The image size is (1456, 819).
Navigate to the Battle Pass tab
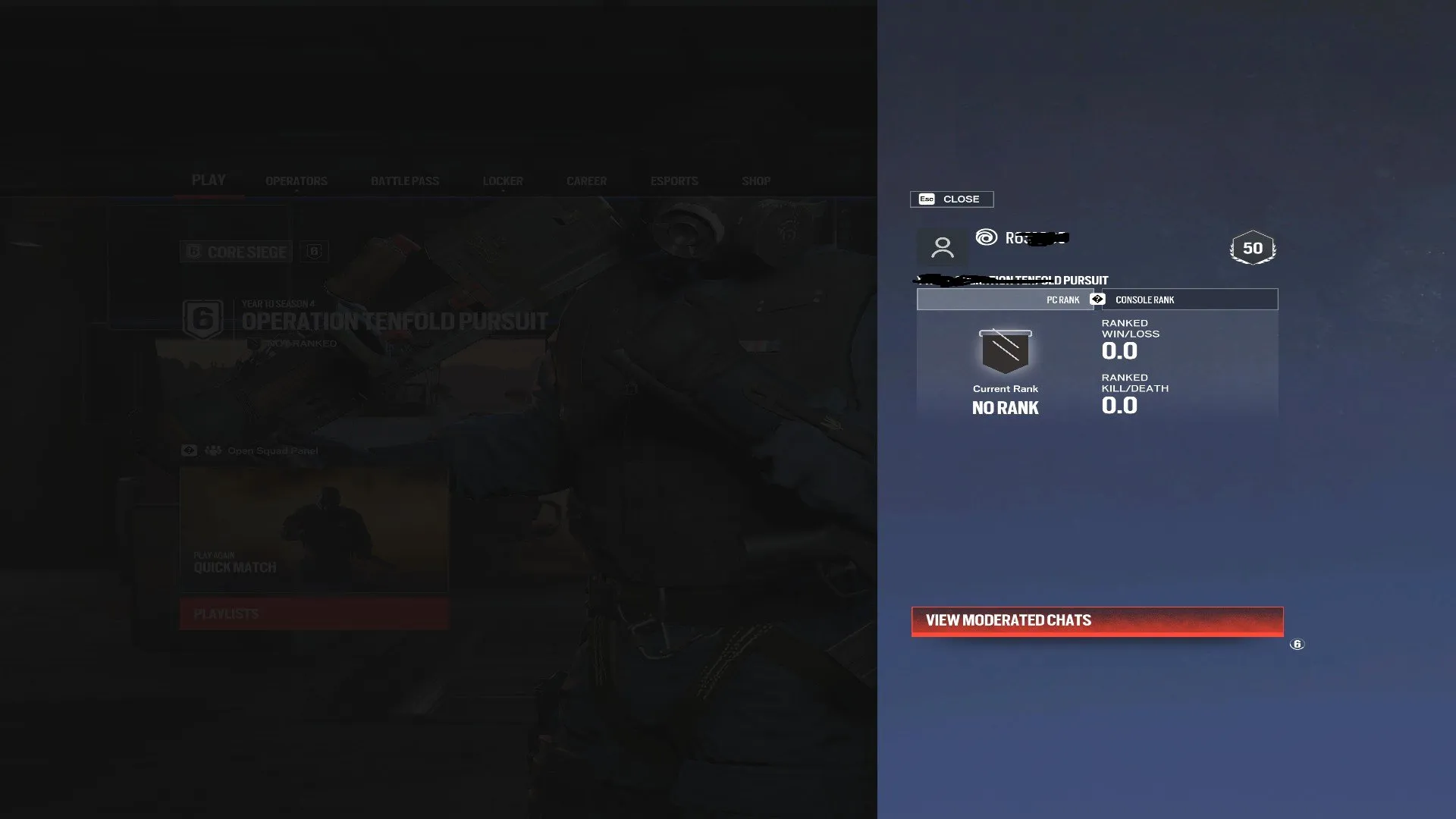click(x=405, y=180)
